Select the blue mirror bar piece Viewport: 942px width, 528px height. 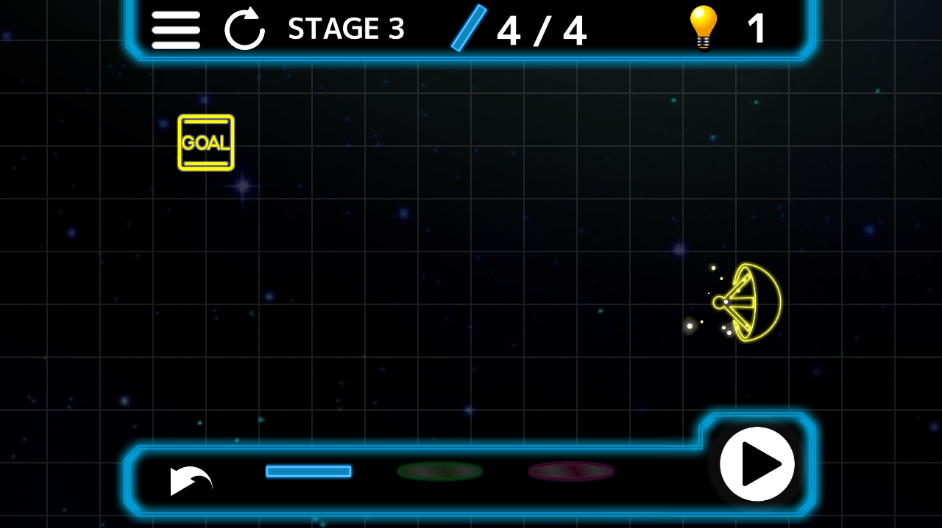pyautogui.click(x=308, y=471)
